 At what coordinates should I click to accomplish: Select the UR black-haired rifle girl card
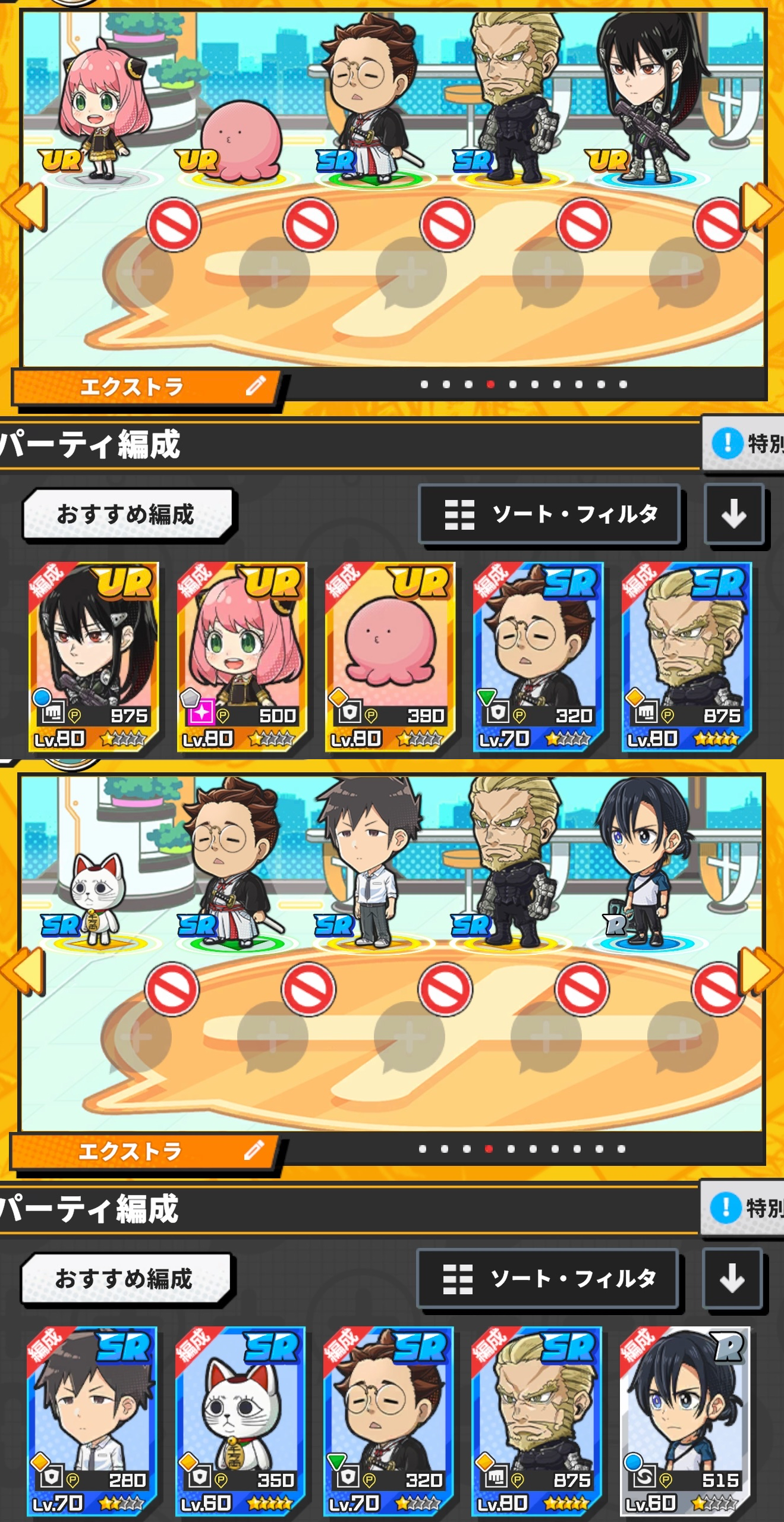click(93, 656)
